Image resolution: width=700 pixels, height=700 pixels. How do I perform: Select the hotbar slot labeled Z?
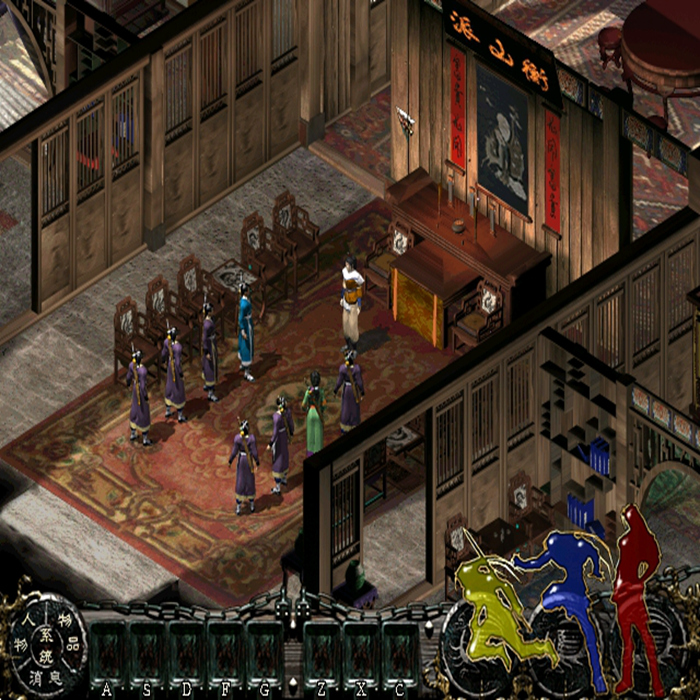click(321, 655)
